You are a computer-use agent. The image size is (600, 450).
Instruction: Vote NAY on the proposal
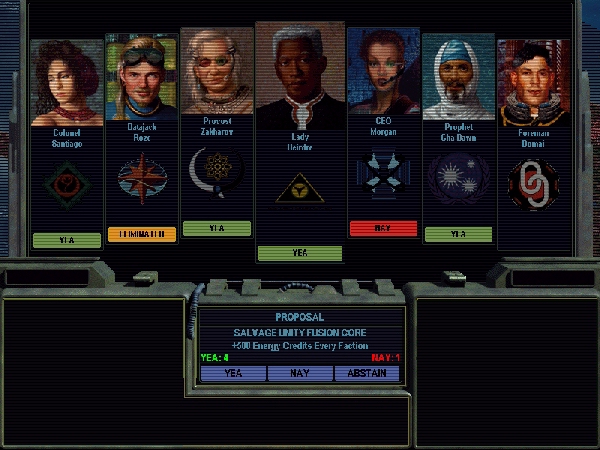click(x=300, y=373)
